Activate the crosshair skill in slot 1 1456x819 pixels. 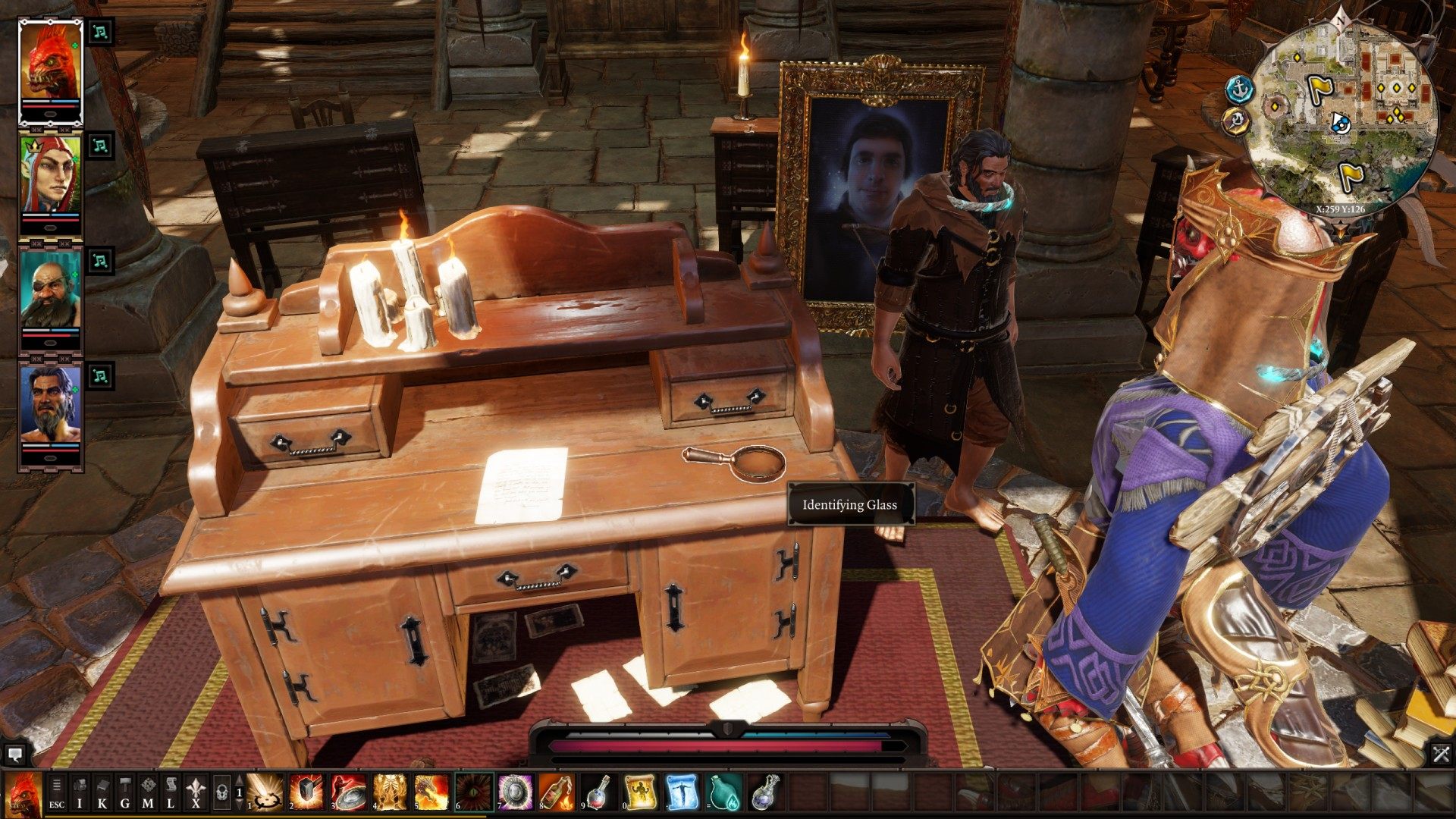pos(265,792)
